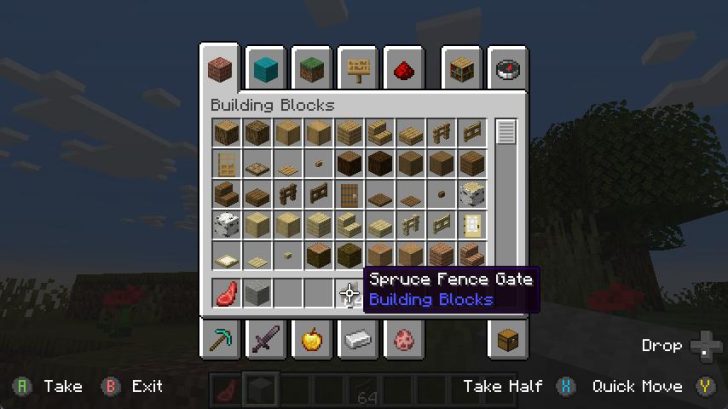Pick the gray stone block hotbar slot
Screen dimensions: 728x409
[257, 293]
